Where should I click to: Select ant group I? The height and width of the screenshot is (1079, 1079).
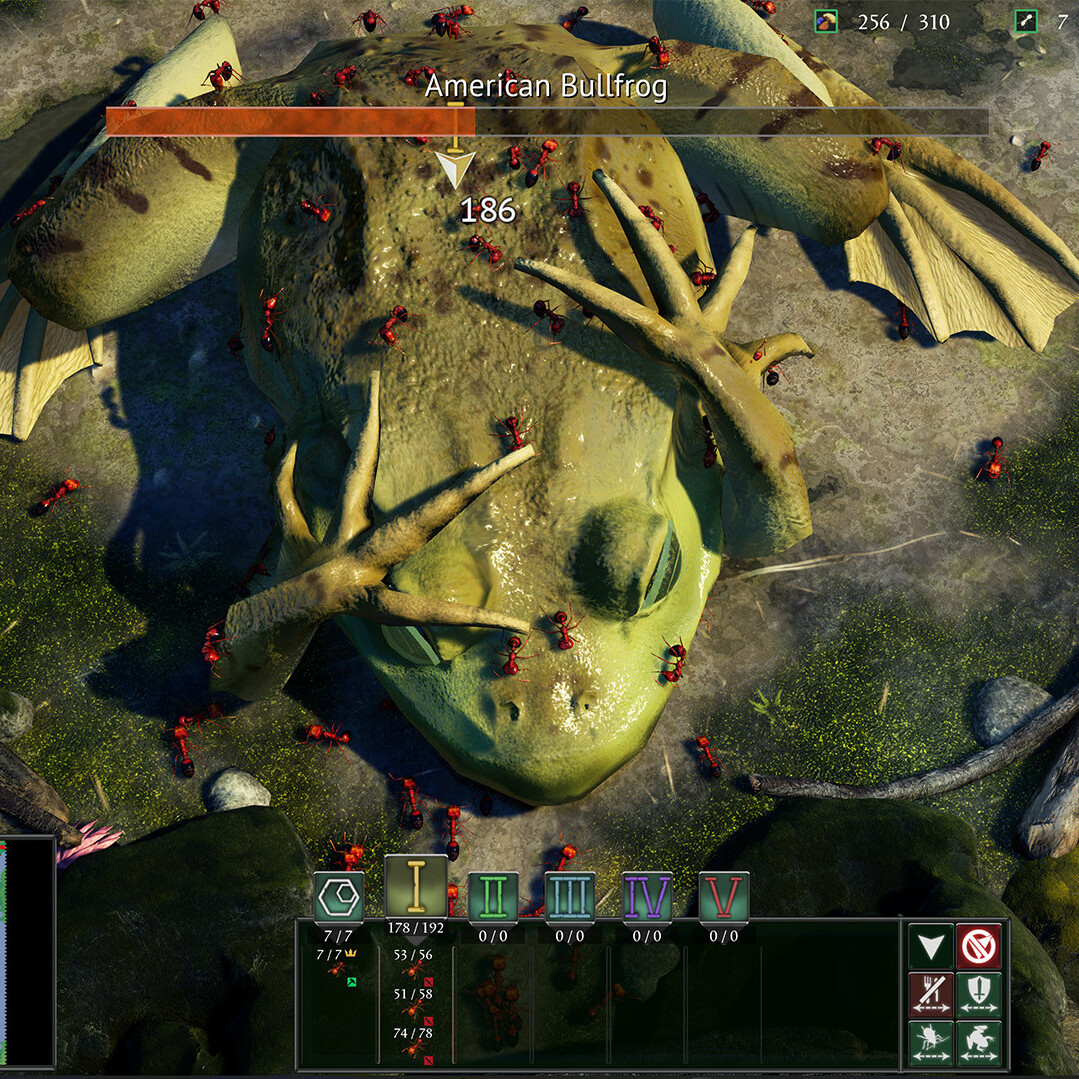pos(416,887)
